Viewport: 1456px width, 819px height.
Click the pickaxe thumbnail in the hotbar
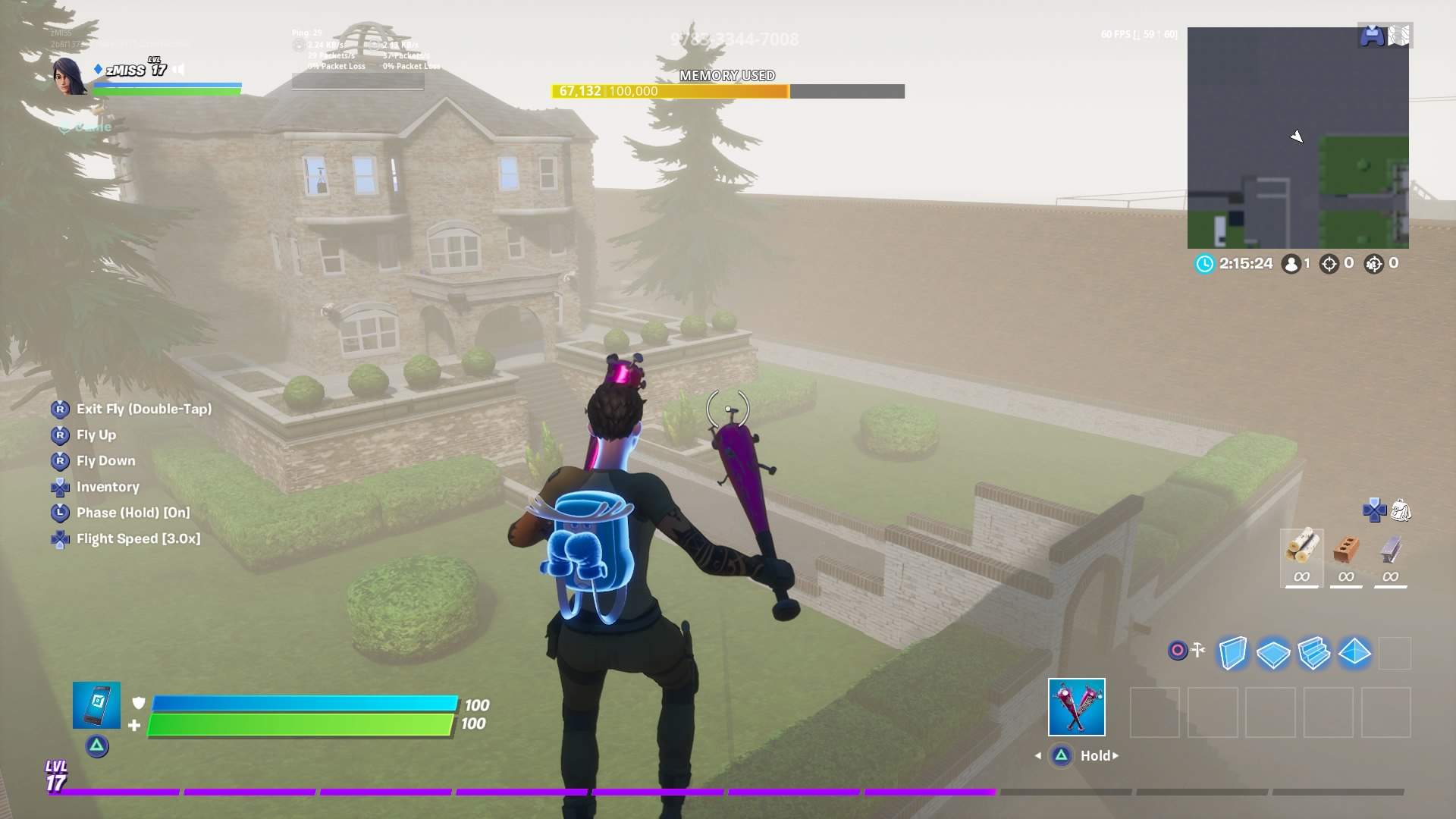click(1076, 707)
